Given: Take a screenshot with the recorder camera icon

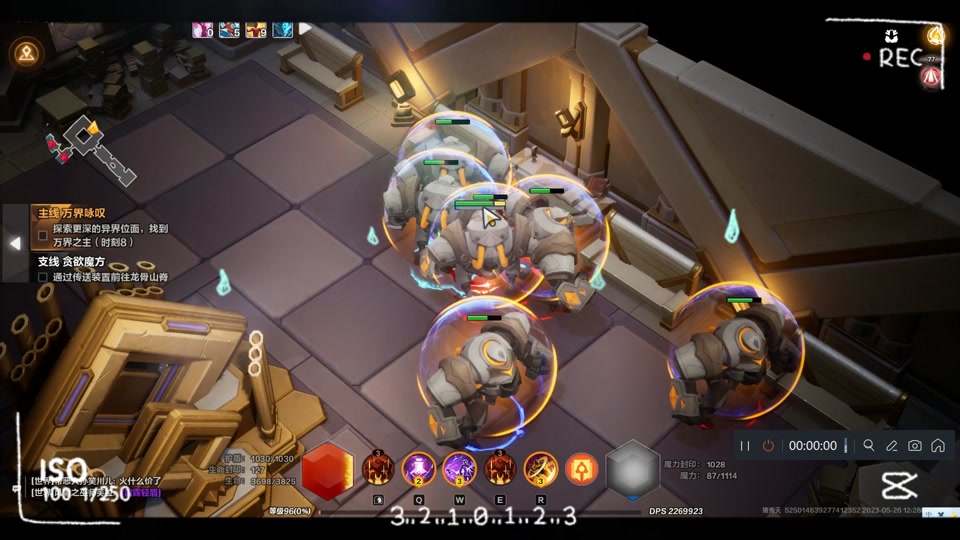Looking at the screenshot, I should pos(914,446).
